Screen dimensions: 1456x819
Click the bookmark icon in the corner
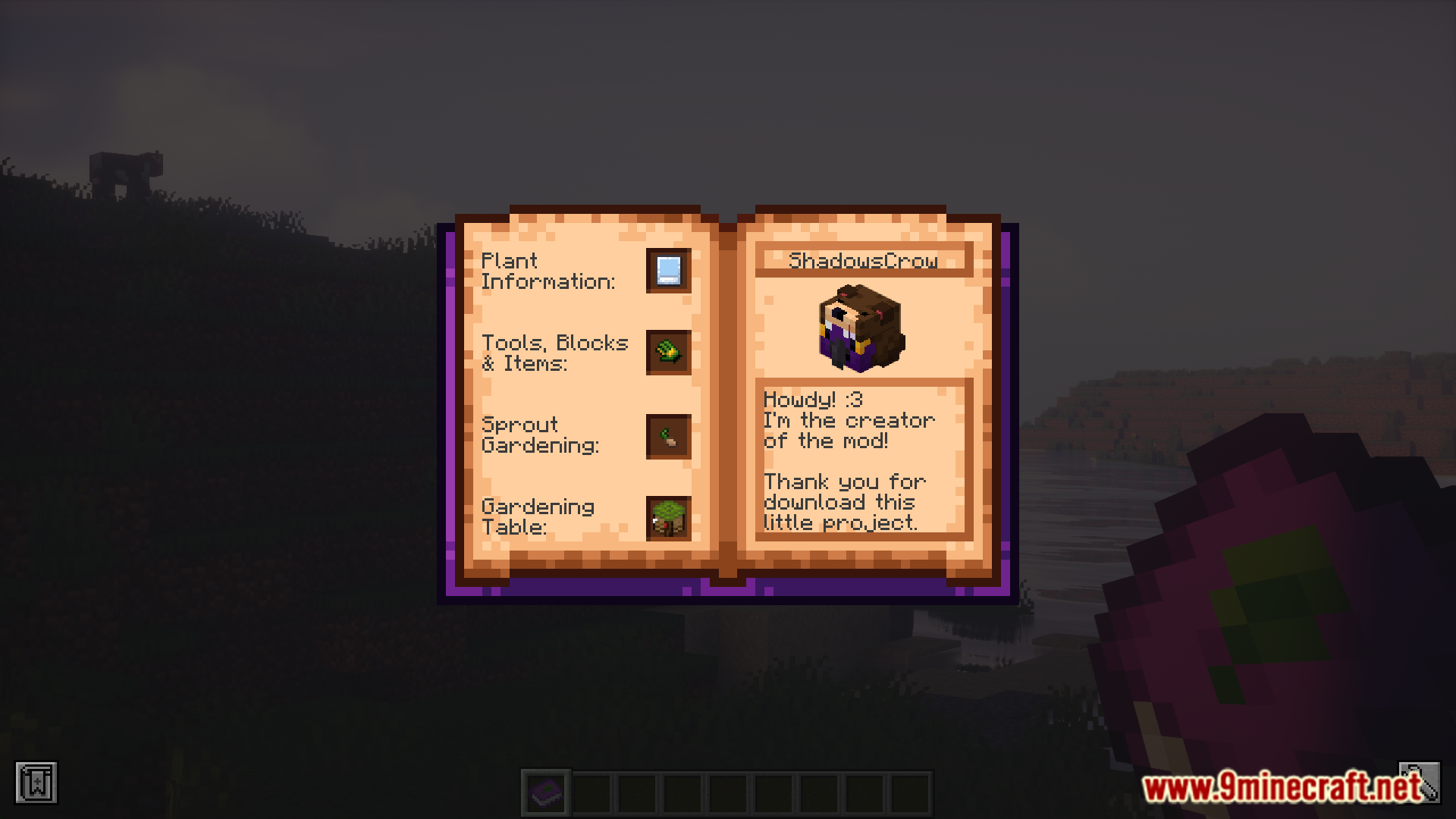coord(36,783)
